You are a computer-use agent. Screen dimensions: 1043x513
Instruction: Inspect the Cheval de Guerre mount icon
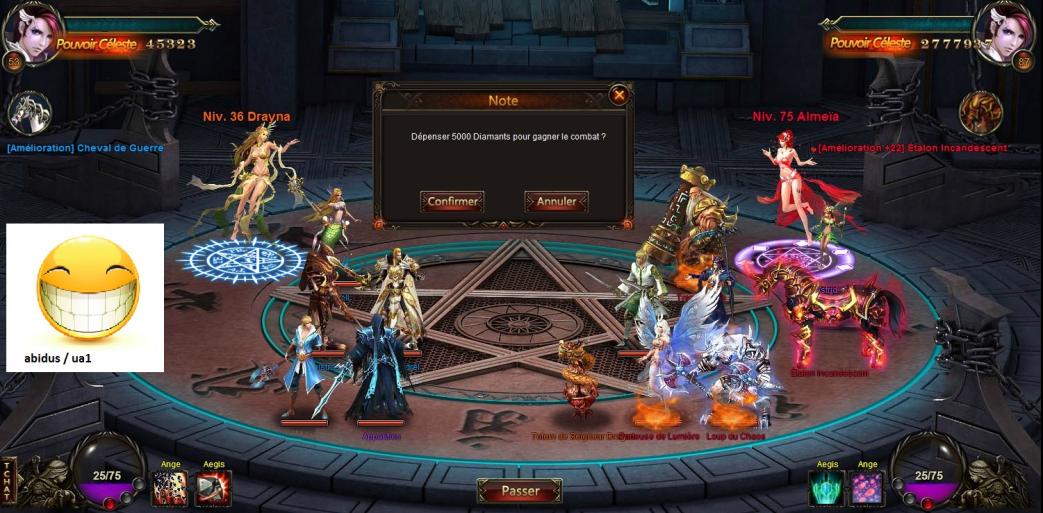pos(28,114)
